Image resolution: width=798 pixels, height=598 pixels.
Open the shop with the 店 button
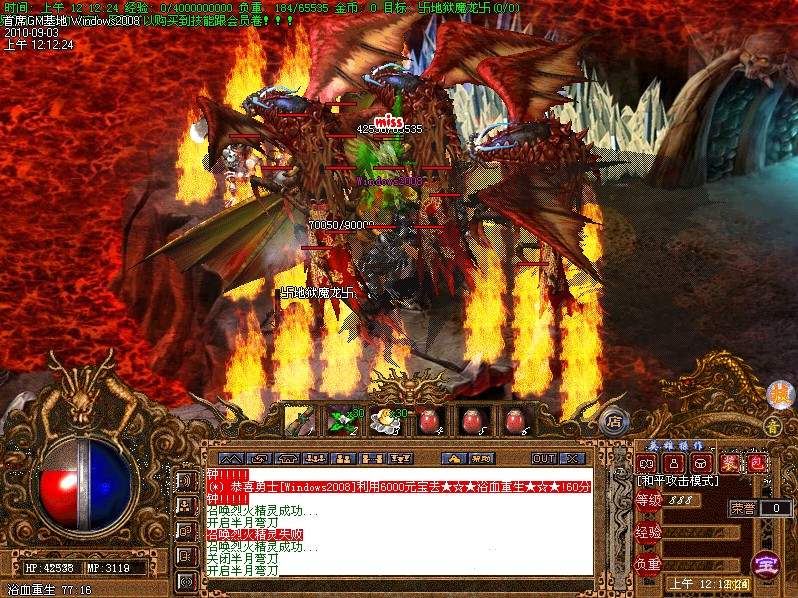coord(615,421)
